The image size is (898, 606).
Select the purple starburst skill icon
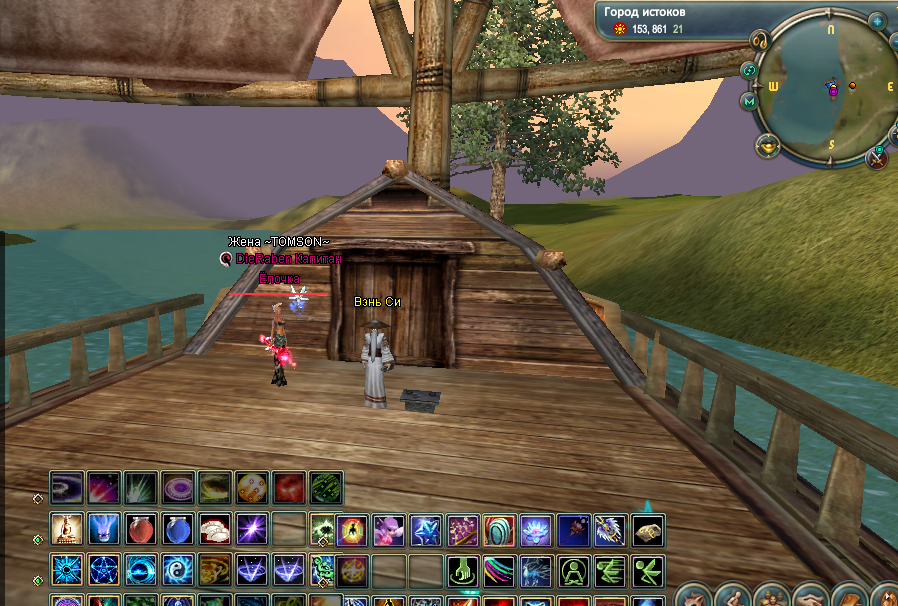pos(251,528)
